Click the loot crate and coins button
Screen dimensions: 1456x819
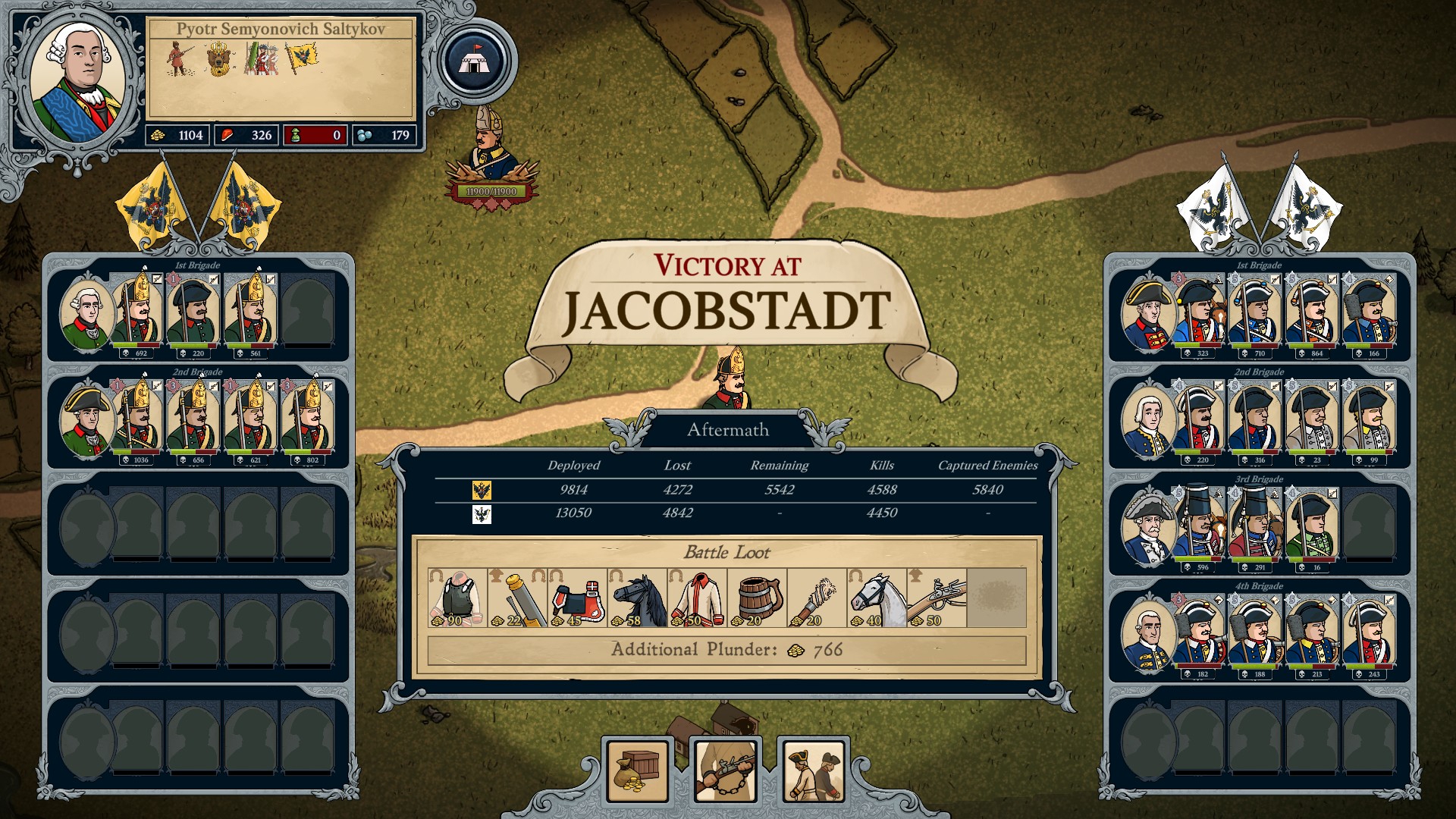click(x=638, y=770)
